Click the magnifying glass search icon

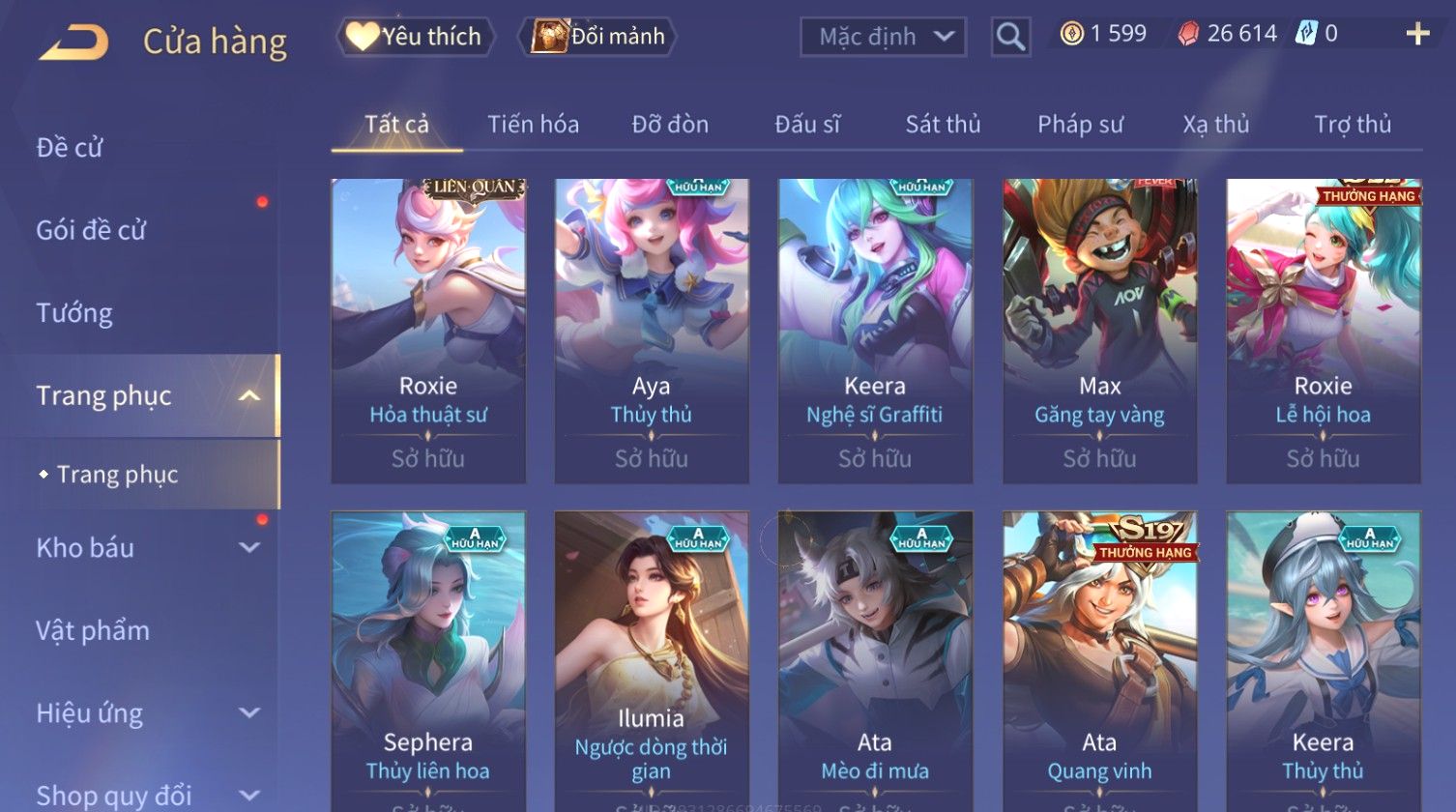click(x=1010, y=37)
